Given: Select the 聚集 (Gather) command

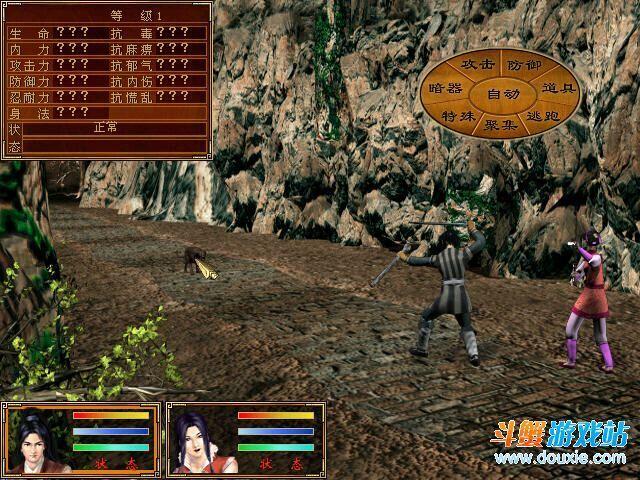Looking at the screenshot, I should coord(501,125).
